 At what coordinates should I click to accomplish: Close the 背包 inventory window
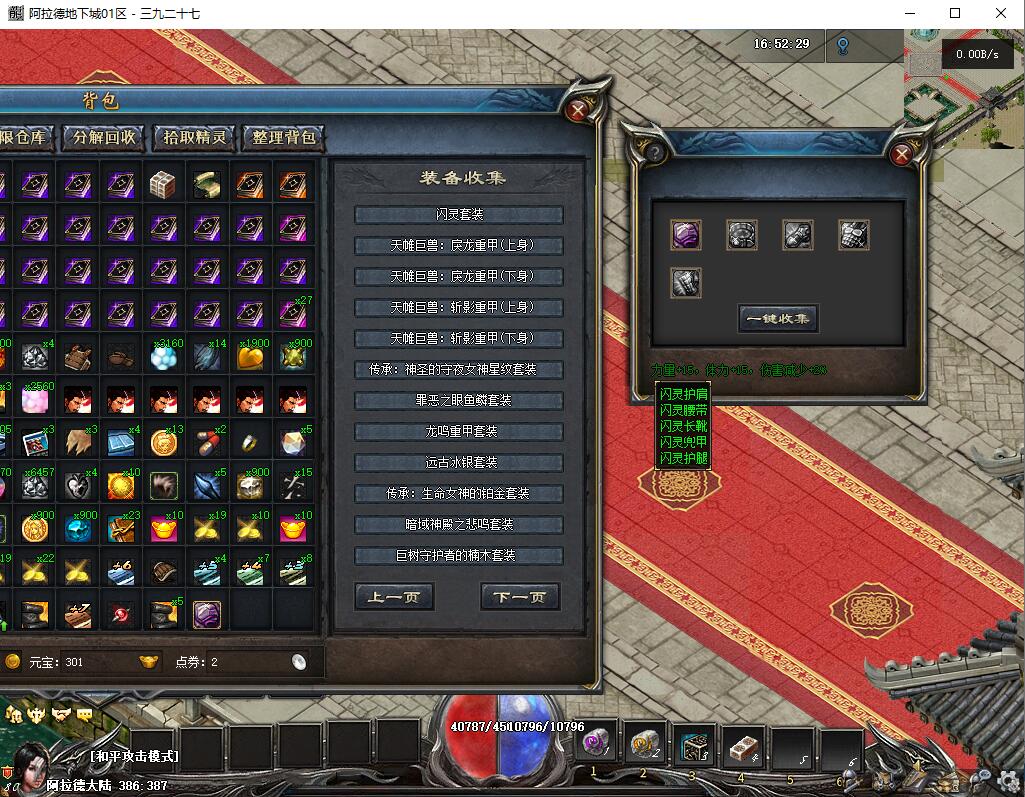578,110
